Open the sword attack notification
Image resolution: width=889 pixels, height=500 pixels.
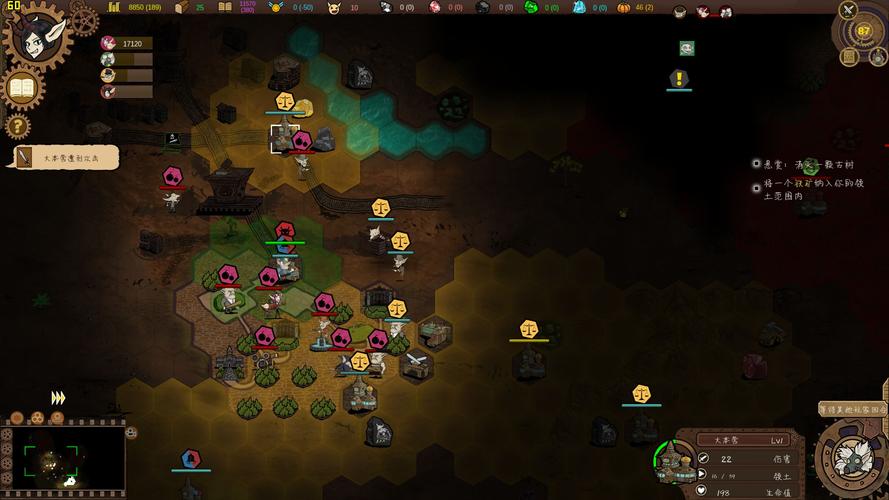click(x=66, y=157)
